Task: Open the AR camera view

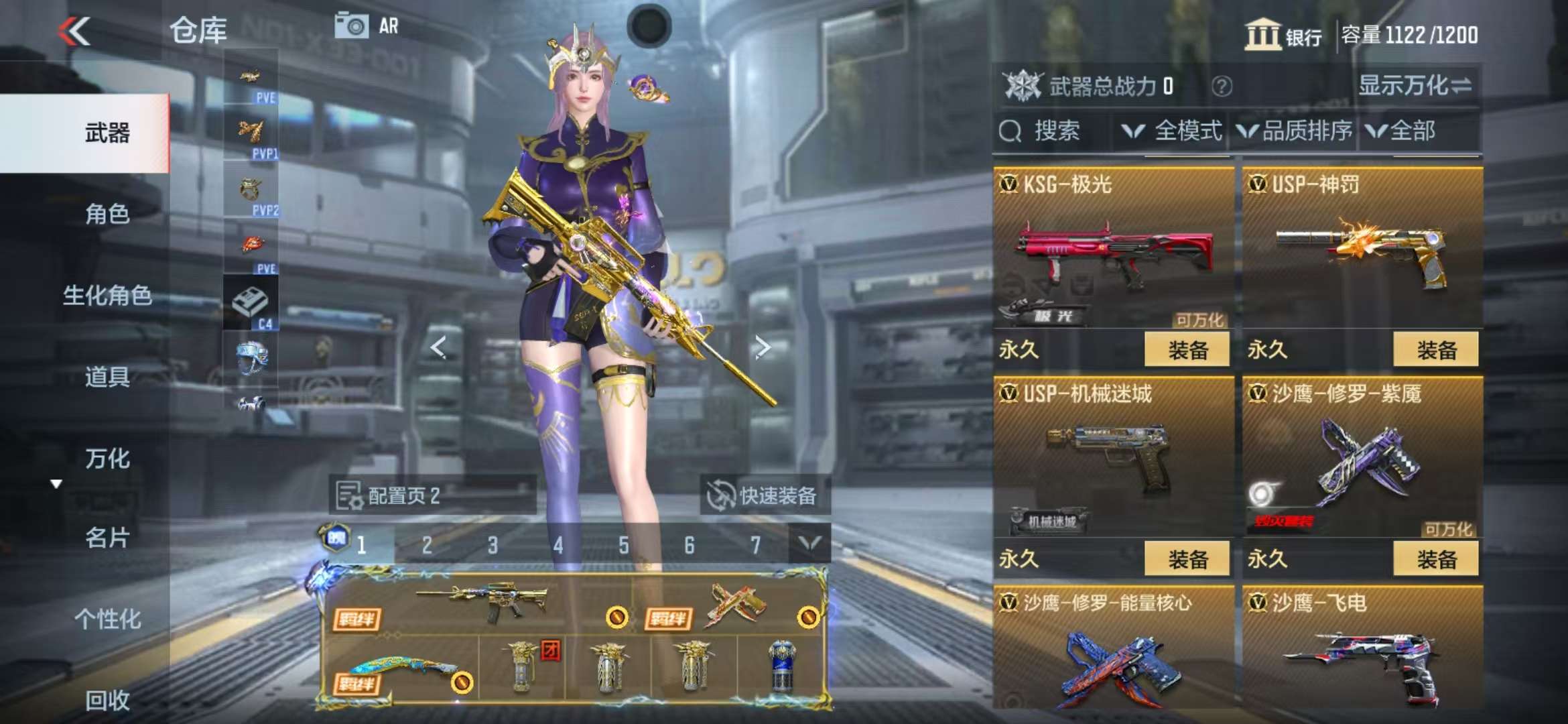Action: pos(366,26)
